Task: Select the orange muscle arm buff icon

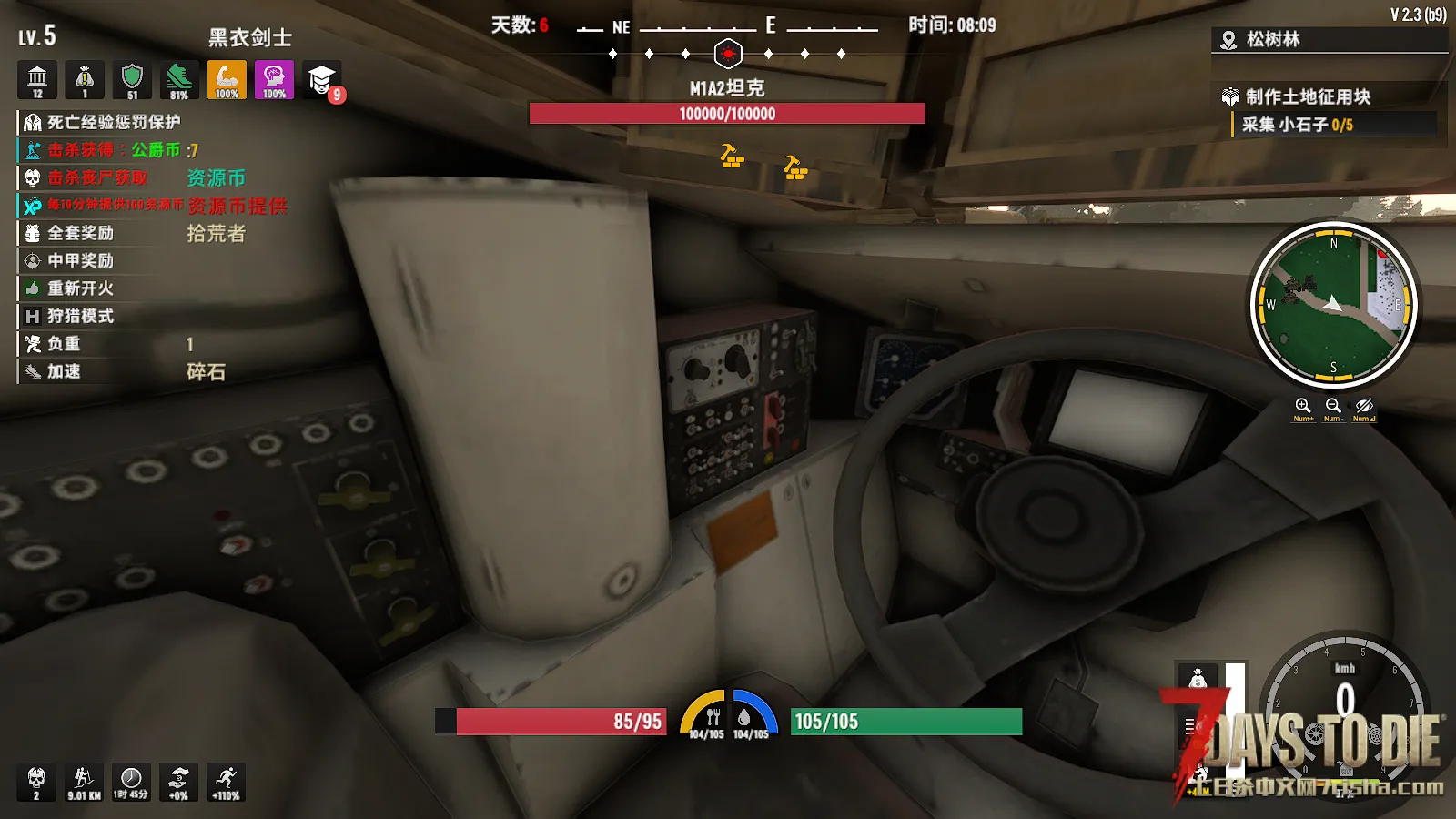Action: tap(227, 80)
